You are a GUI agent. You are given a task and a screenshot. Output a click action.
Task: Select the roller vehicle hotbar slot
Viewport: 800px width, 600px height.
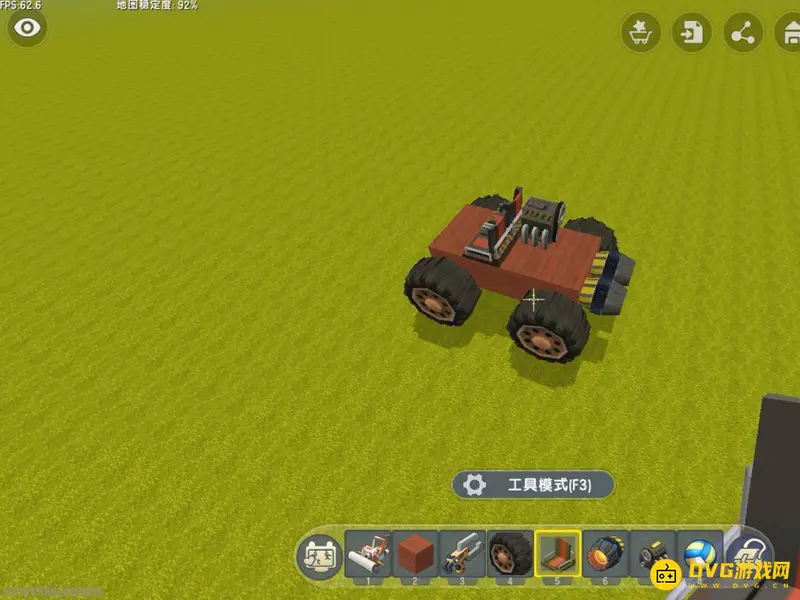click(x=367, y=553)
